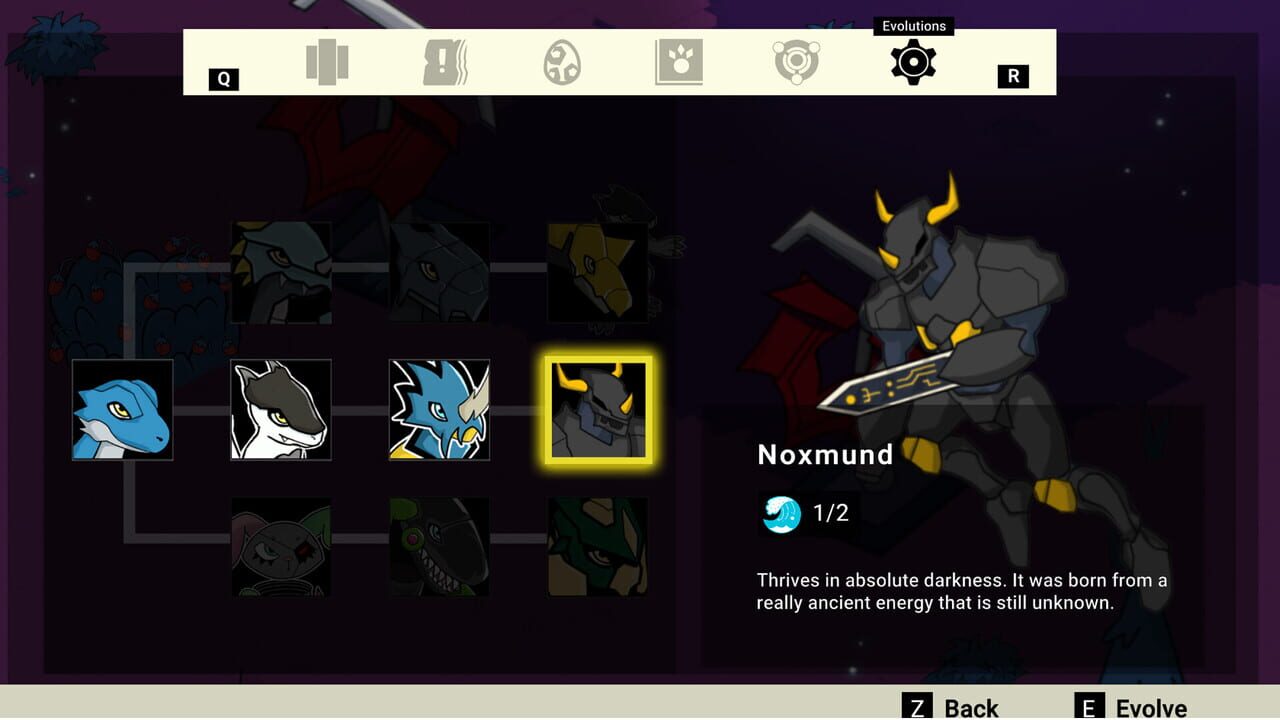Open the Evolutions gear icon
The height and width of the screenshot is (720, 1280).
(x=912, y=62)
